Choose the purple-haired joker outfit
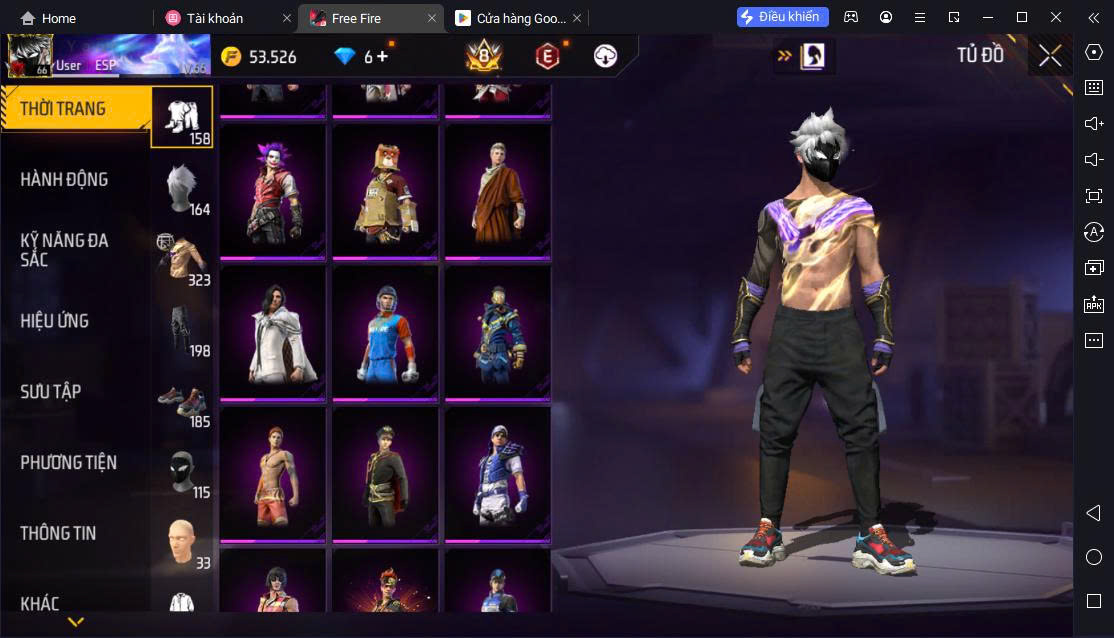This screenshot has width=1114, height=638. coord(272,190)
